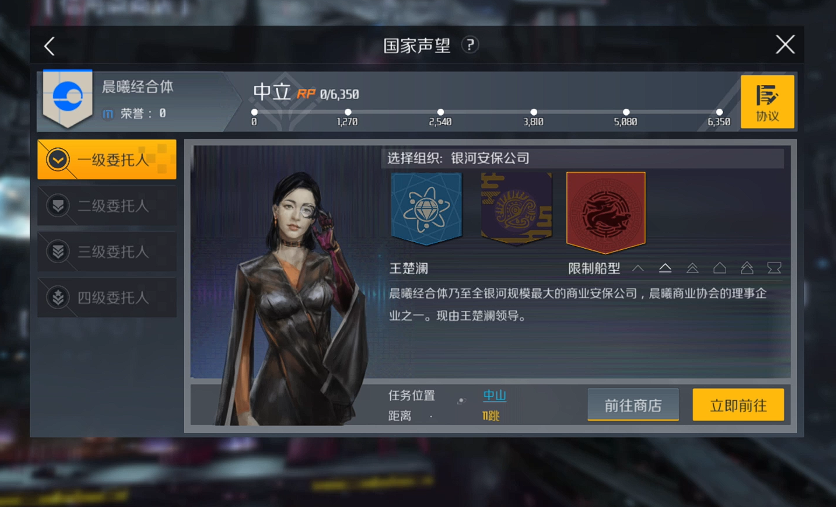The height and width of the screenshot is (507, 836).
Task: Click the 晨曦经合体 faction badge
Action: [x=68, y=98]
